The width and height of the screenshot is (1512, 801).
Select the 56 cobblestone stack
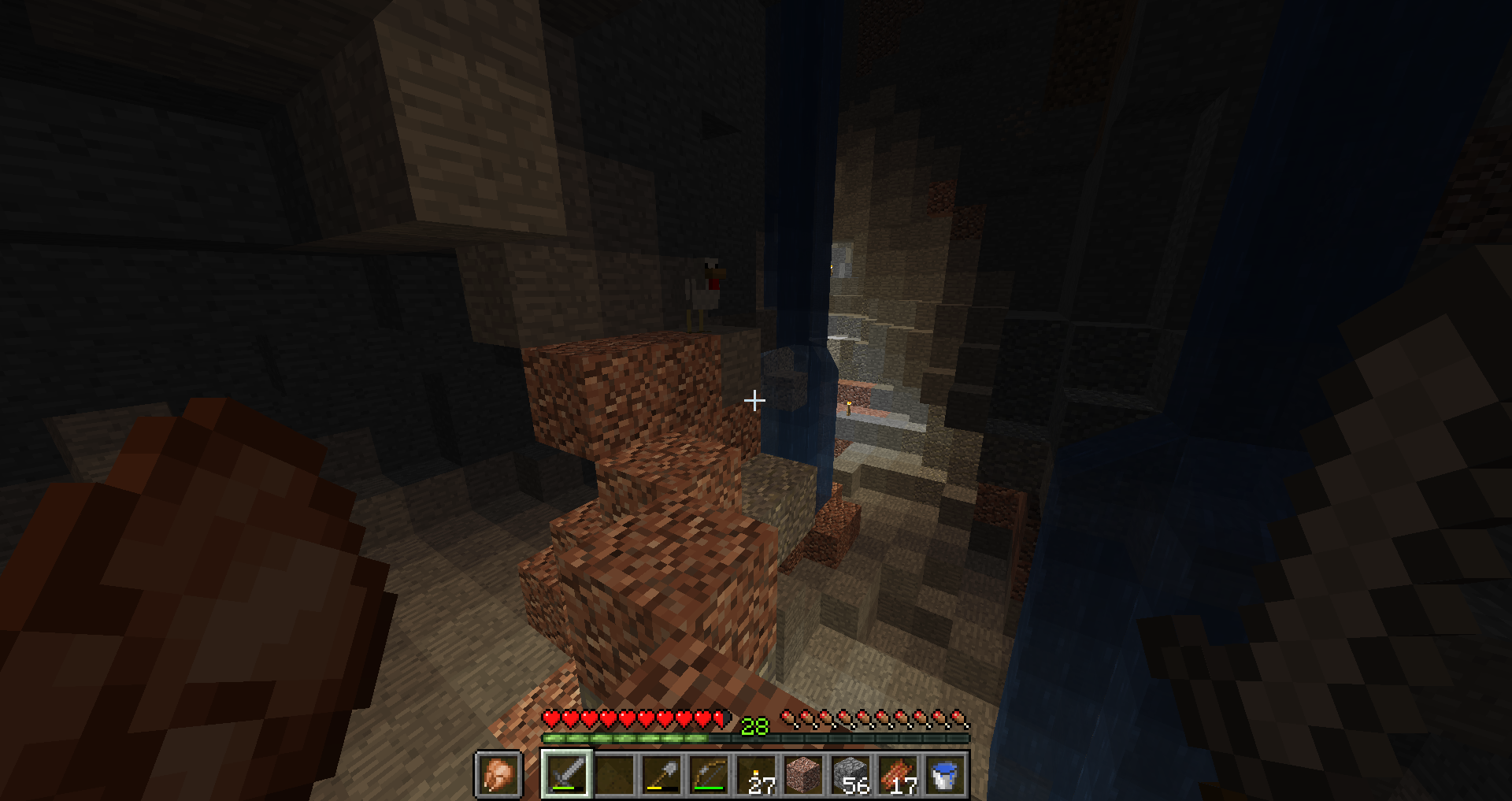point(850,774)
